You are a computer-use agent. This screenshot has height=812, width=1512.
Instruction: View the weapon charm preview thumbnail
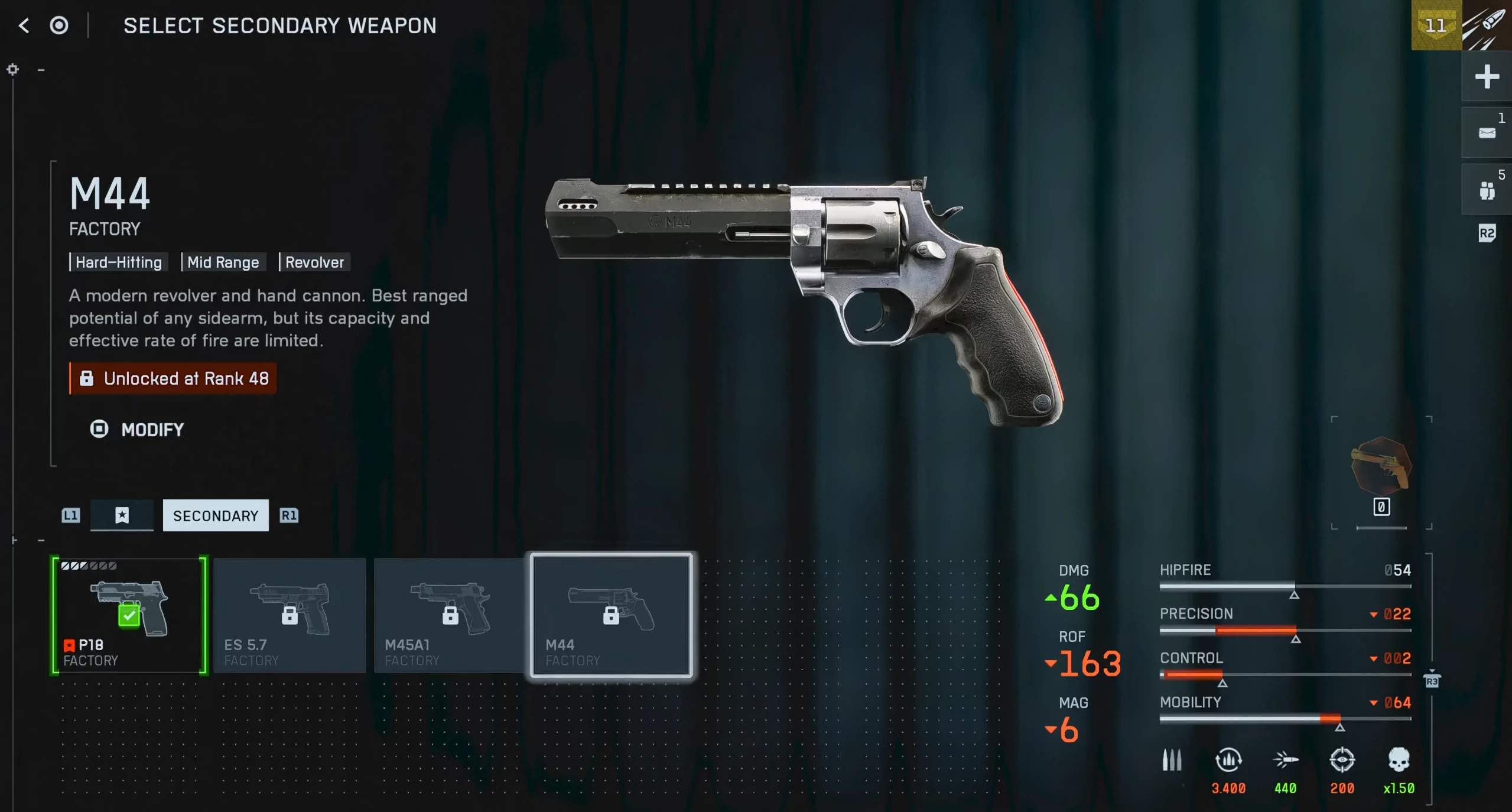pyautogui.click(x=1381, y=466)
